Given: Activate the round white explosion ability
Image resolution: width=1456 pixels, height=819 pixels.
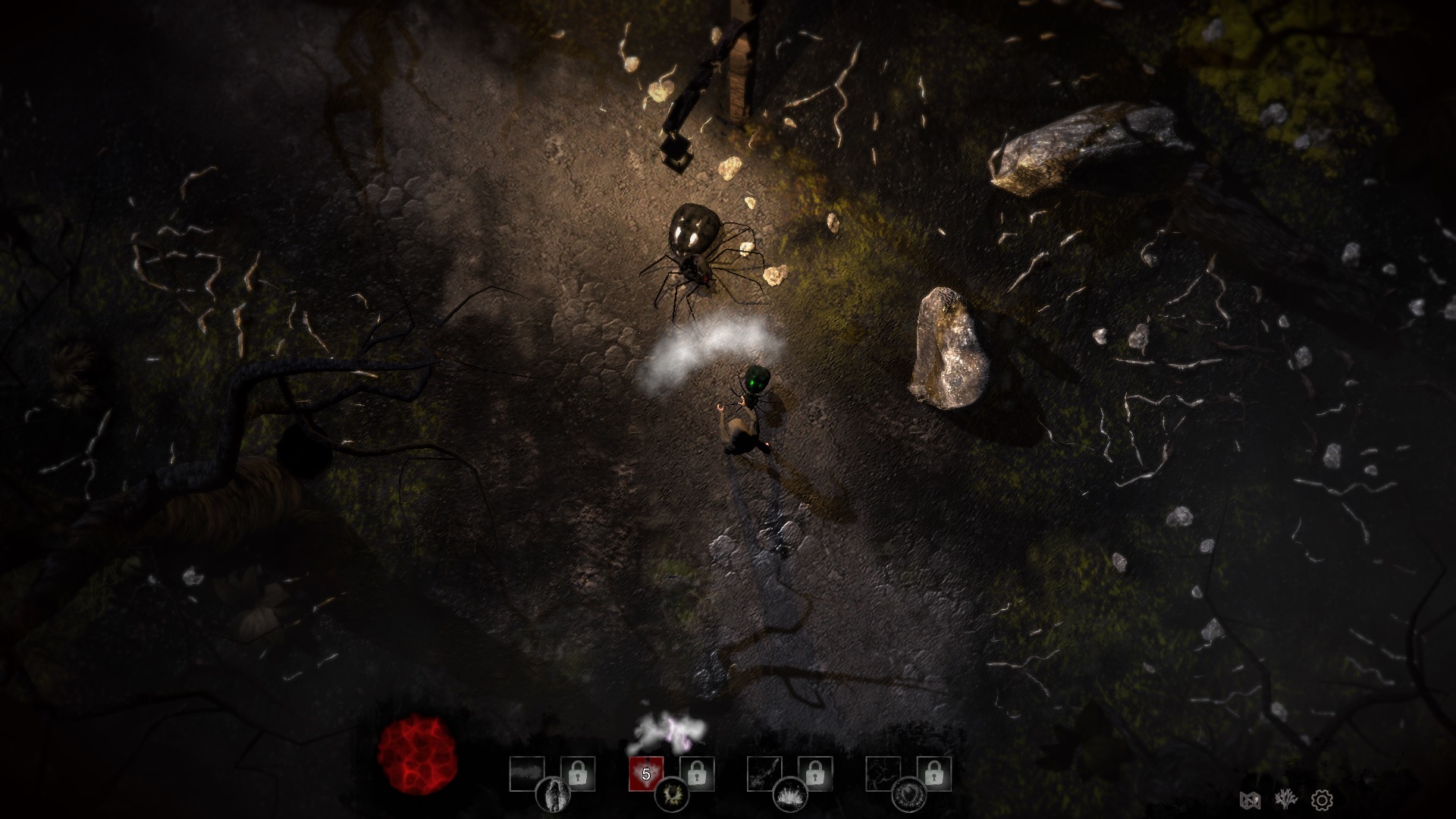Looking at the screenshot, I should pos(790,794).
